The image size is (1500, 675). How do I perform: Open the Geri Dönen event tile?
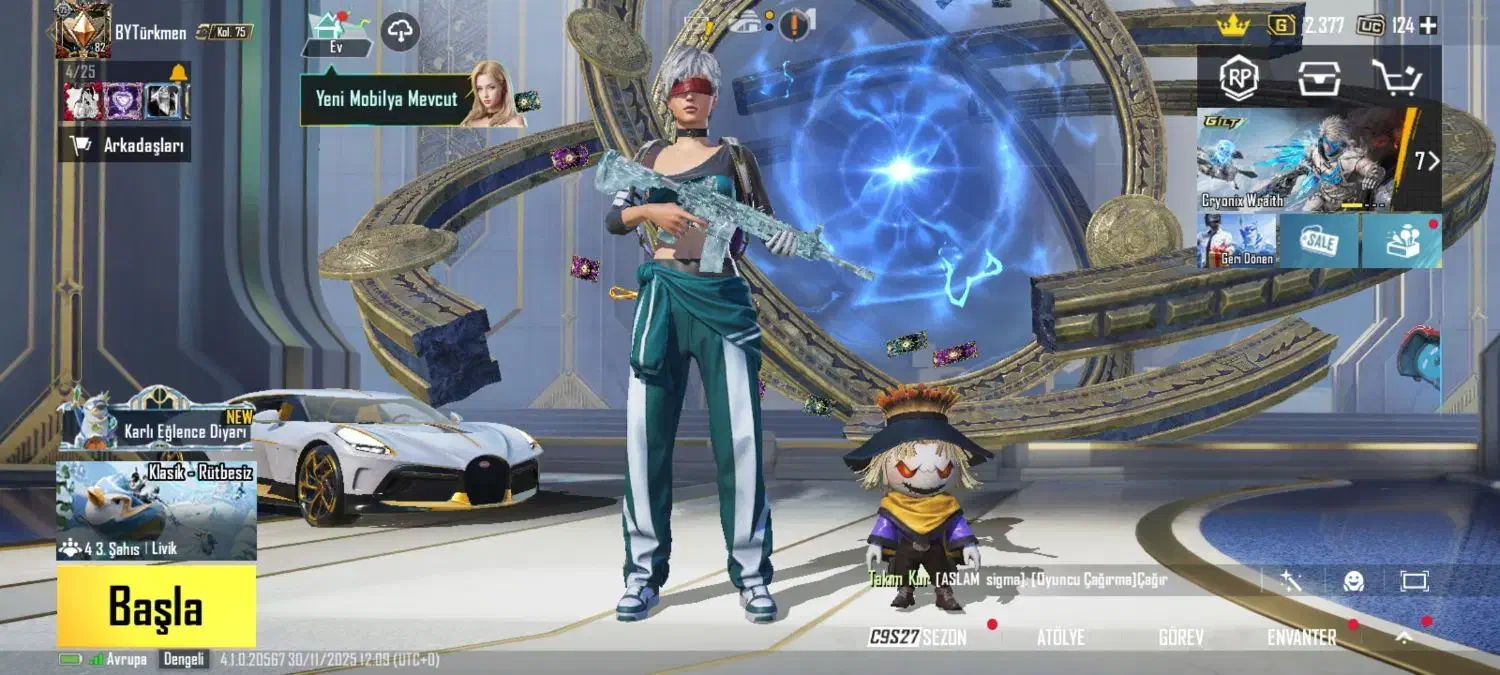tap(1237, 241)
